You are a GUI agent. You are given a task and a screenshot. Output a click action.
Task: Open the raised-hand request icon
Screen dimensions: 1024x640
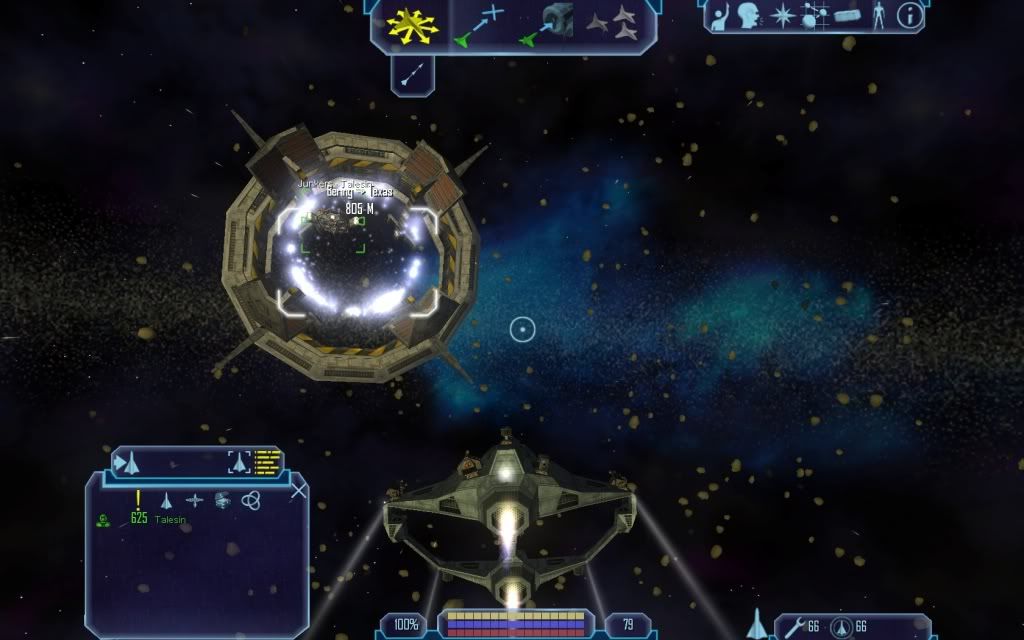click(x=723, y=15)
